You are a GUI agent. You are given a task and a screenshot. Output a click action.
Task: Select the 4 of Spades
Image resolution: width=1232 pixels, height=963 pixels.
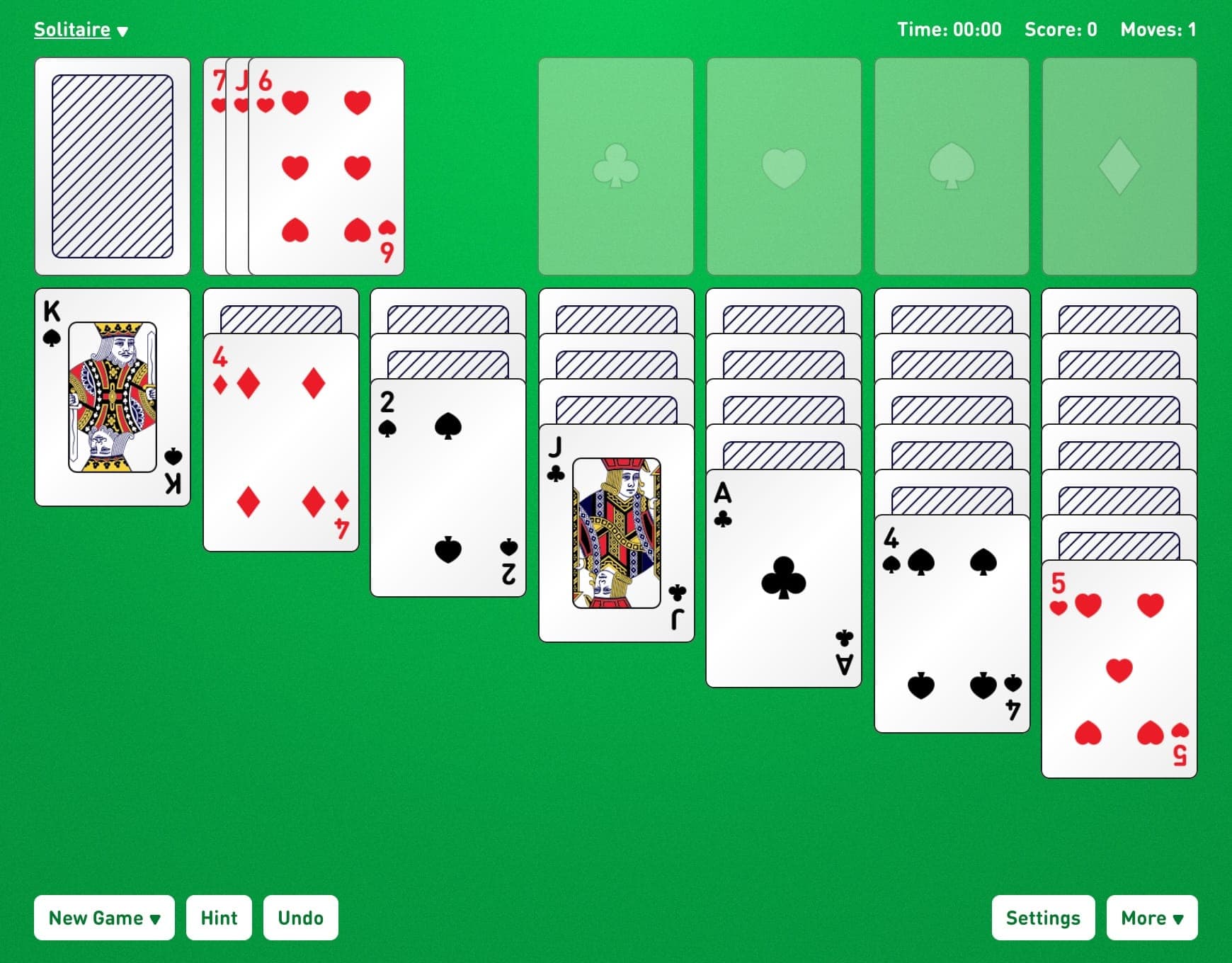[x=951, y=623]
